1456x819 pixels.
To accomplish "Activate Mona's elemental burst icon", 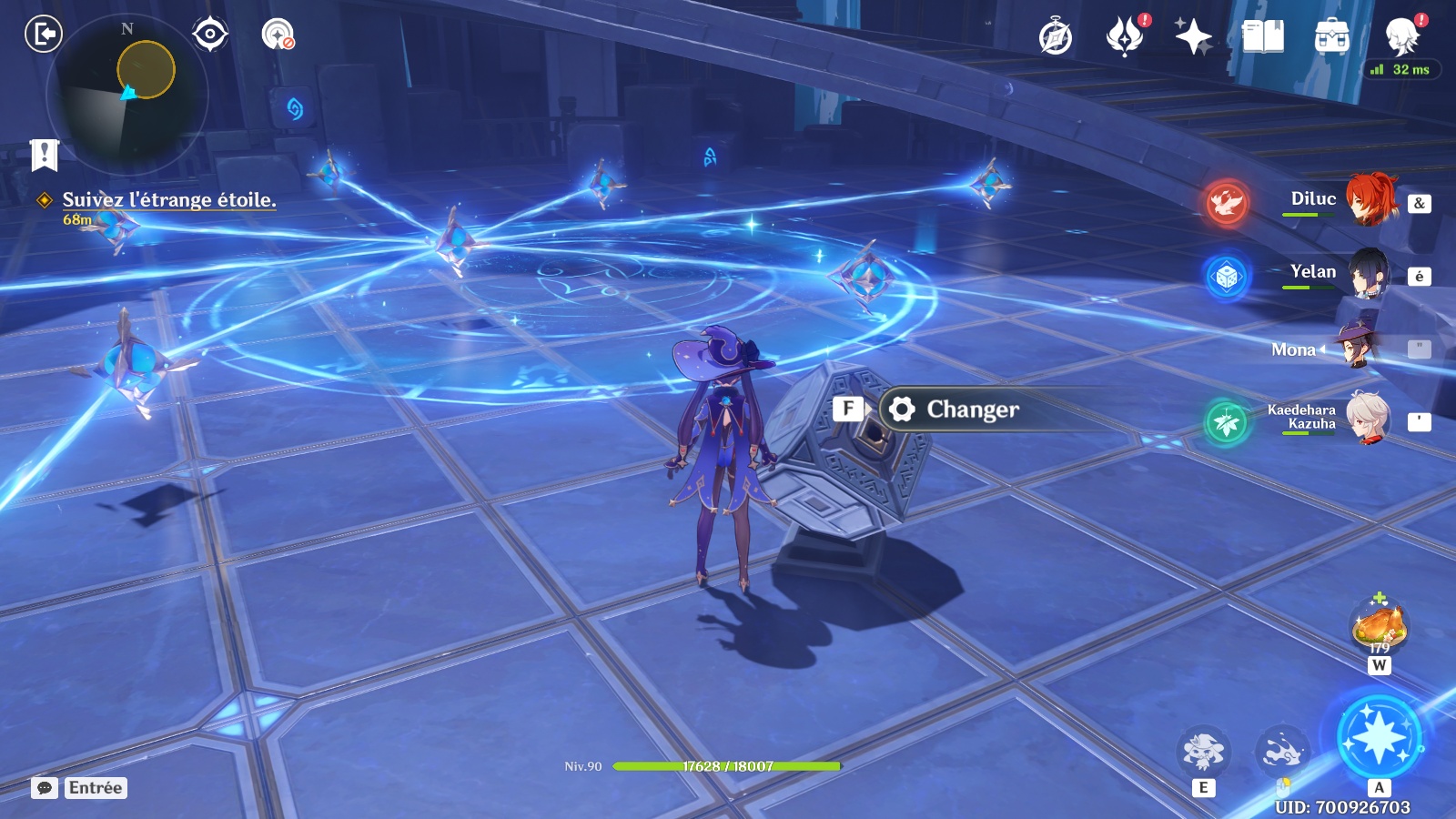I will 1379,737.
